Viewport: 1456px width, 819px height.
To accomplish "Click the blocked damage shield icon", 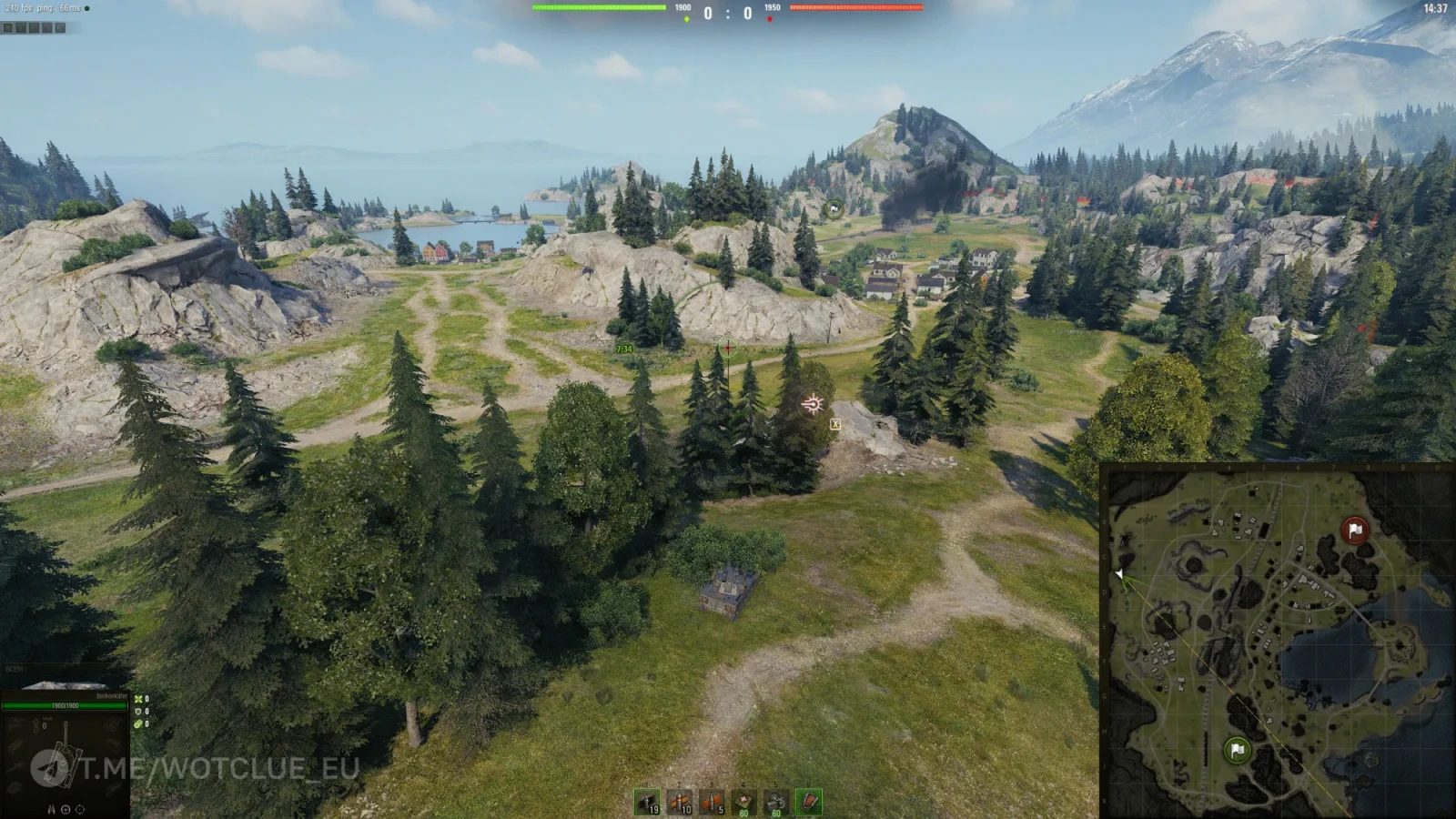I will pyautogui.click(x=138, y=711).
